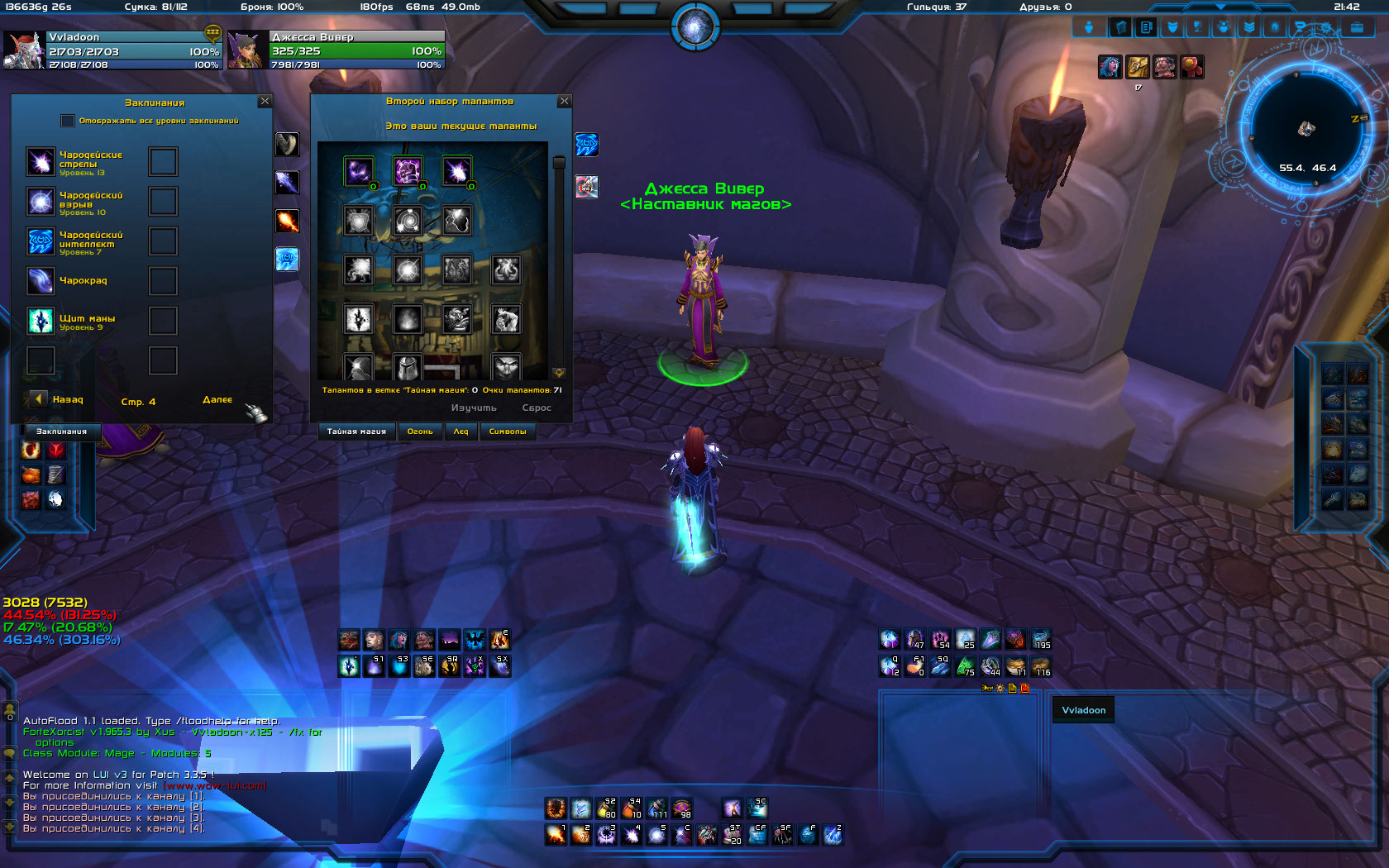This screenshot has height=868, width=1389.
Task: Pick the Чародейский интеллект spell icon
Action: click(x=41, y=241)
